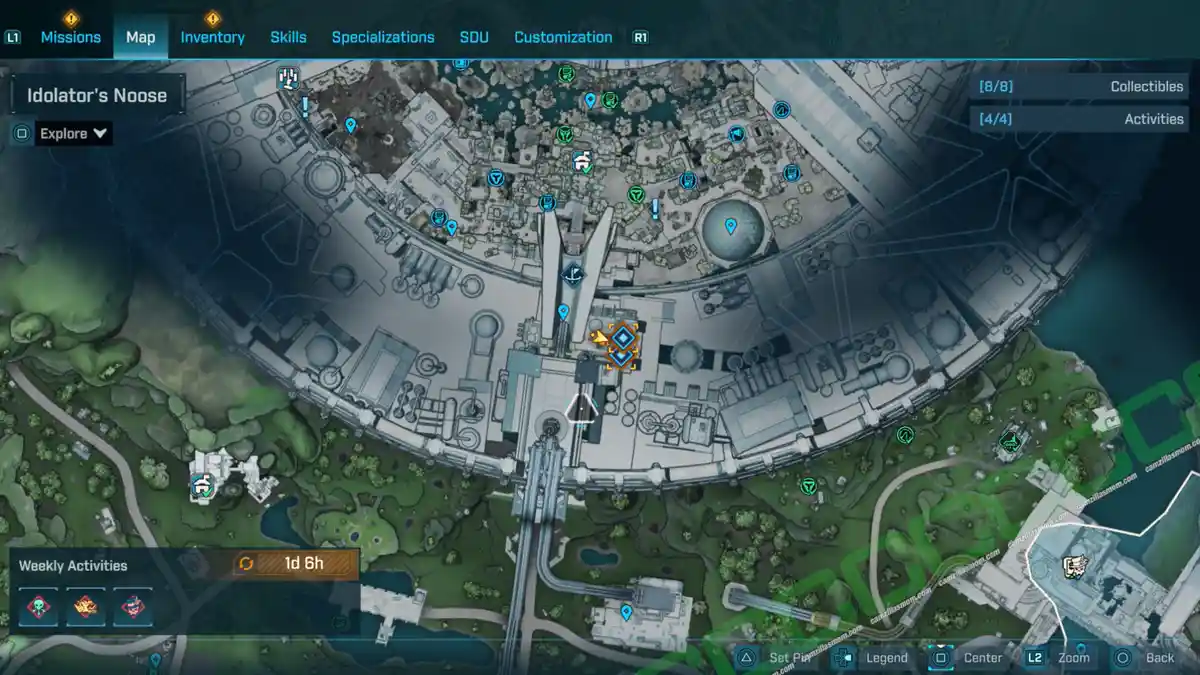
Task: Select the Map tab
Action: tap(140, 37)
